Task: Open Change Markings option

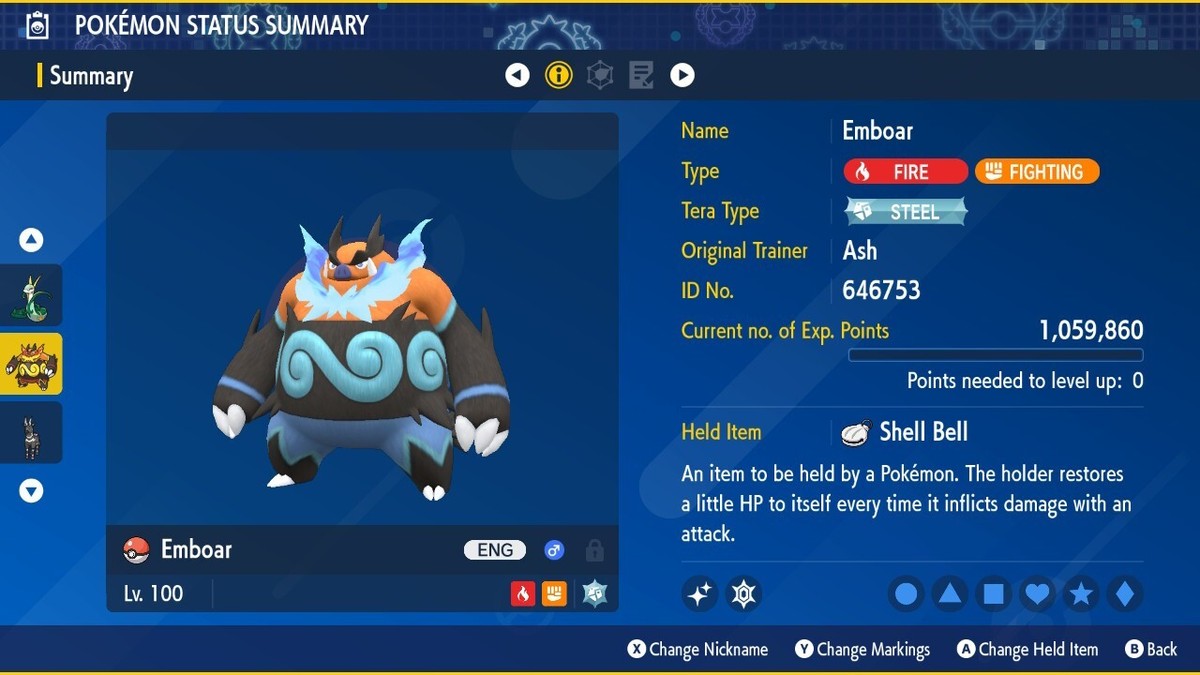Action: pyautogui.click(x=863, y=650)
